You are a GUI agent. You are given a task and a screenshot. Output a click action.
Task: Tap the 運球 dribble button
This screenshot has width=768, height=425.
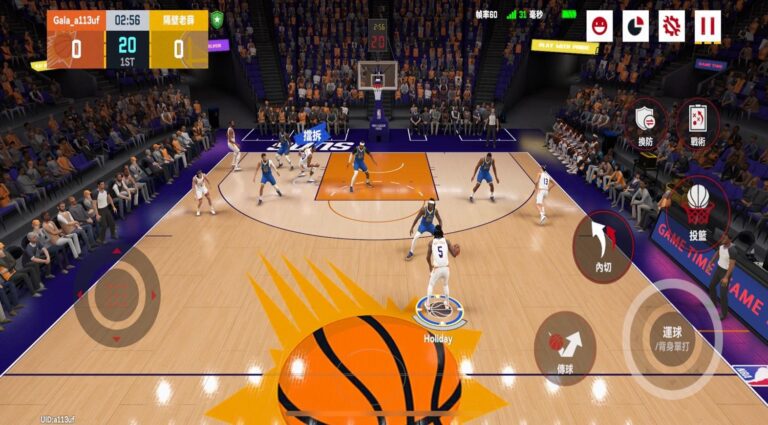coord(672,337)
